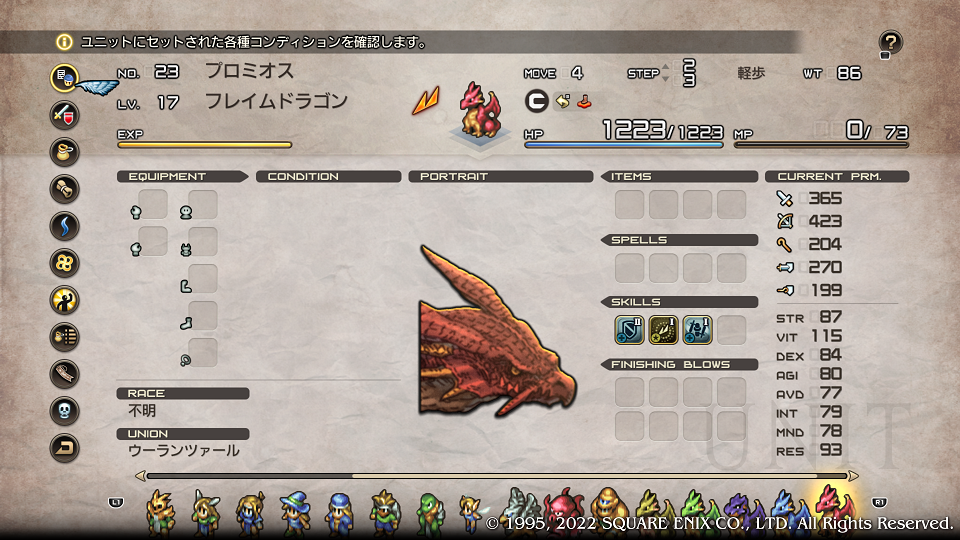
Task: Select the shield skill icon
Action: point(630,330)
